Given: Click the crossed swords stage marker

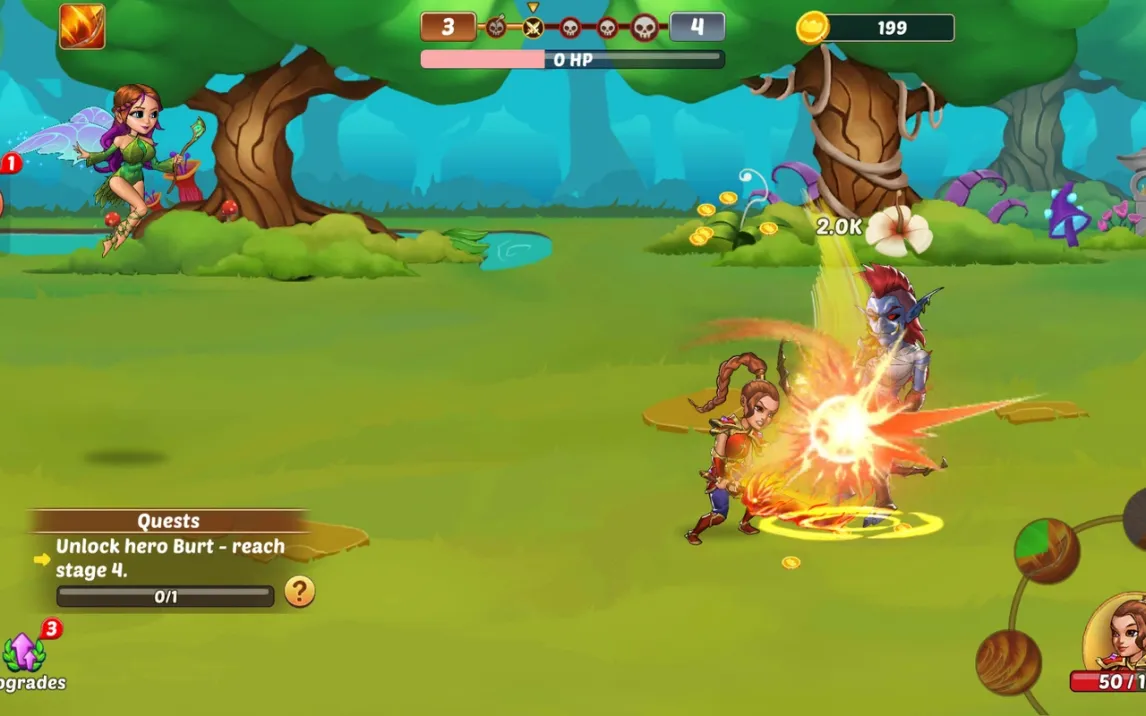Looking at the screenshot, I should click(533, 28).
